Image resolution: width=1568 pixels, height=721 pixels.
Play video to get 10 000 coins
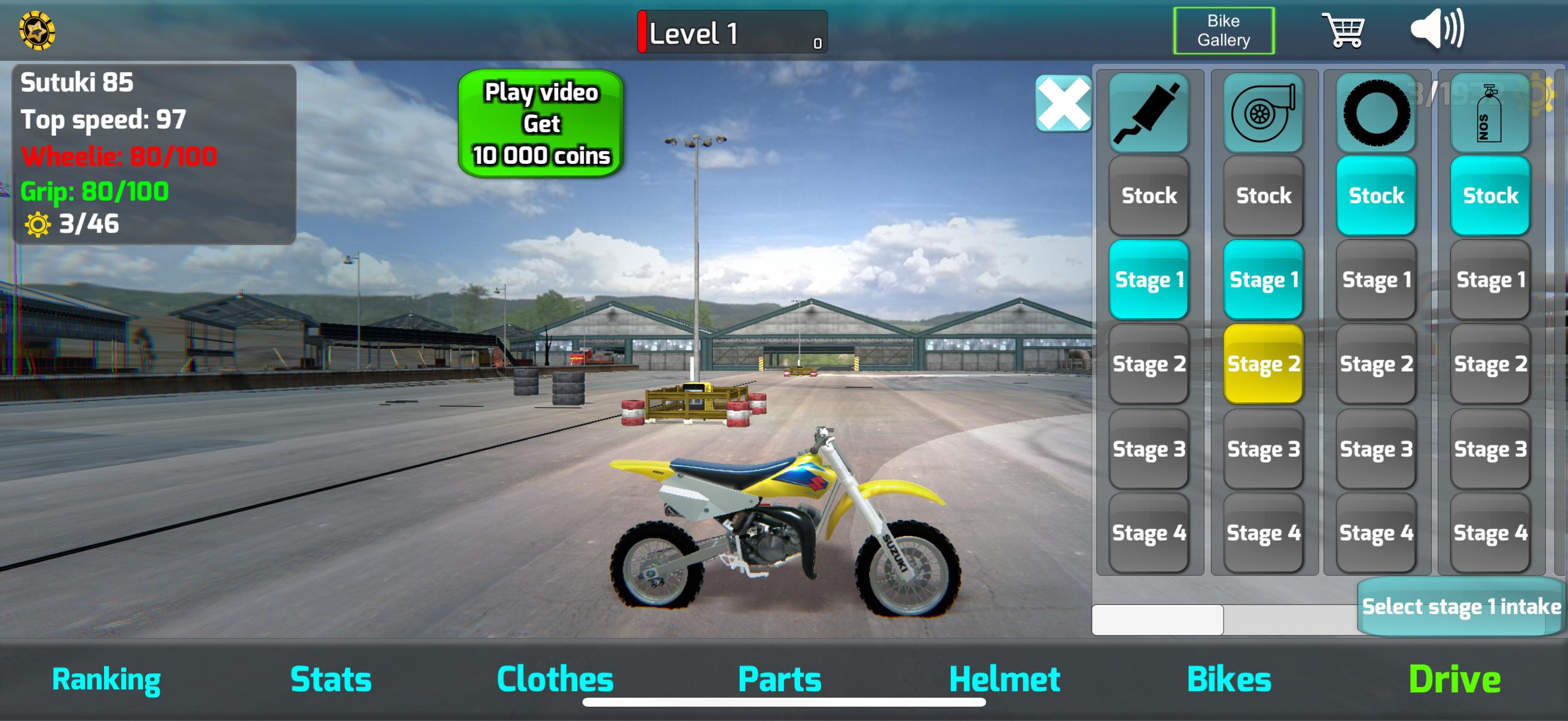(x=541, y=124)
